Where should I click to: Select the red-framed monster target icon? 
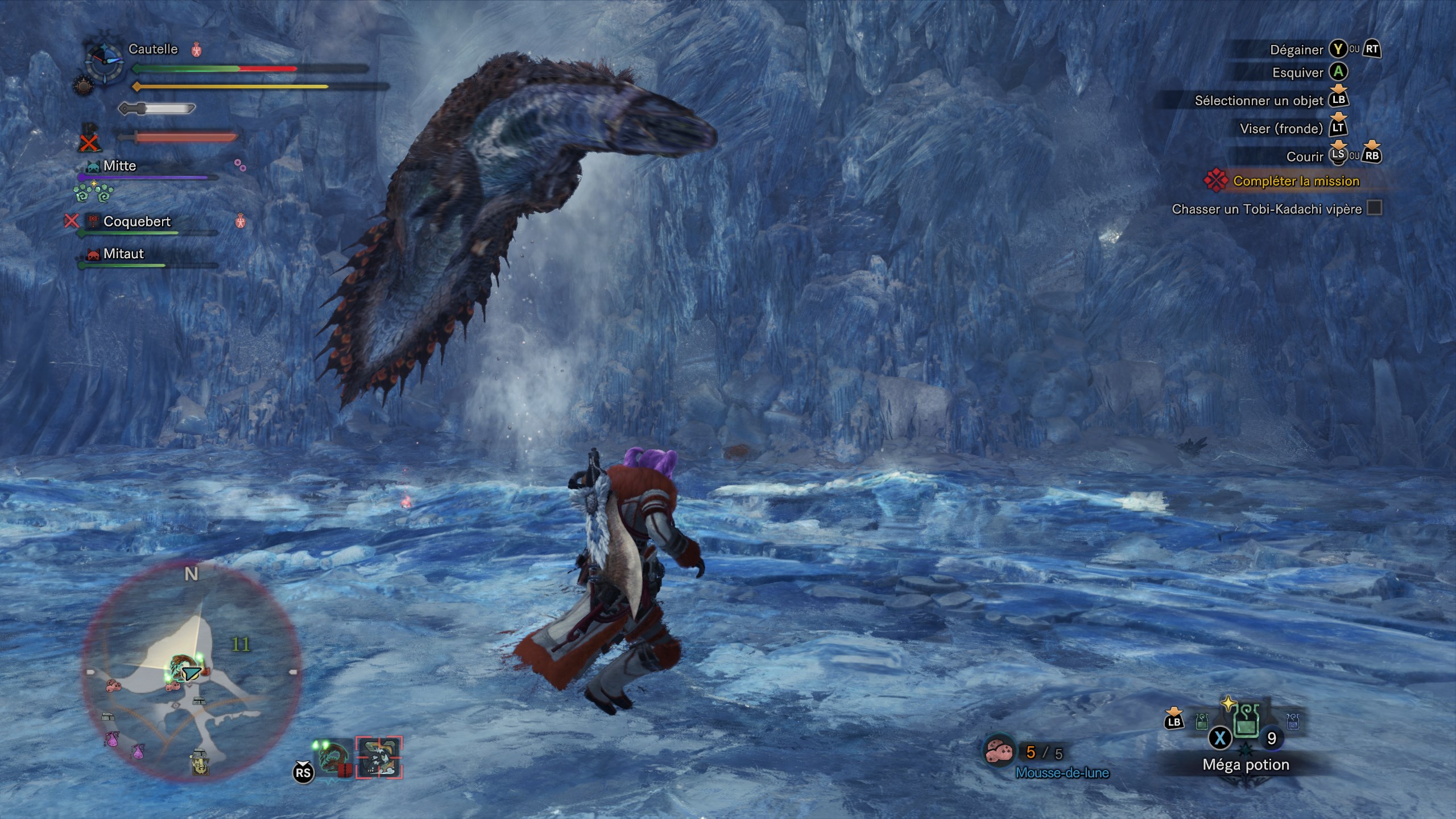[379, 758]
